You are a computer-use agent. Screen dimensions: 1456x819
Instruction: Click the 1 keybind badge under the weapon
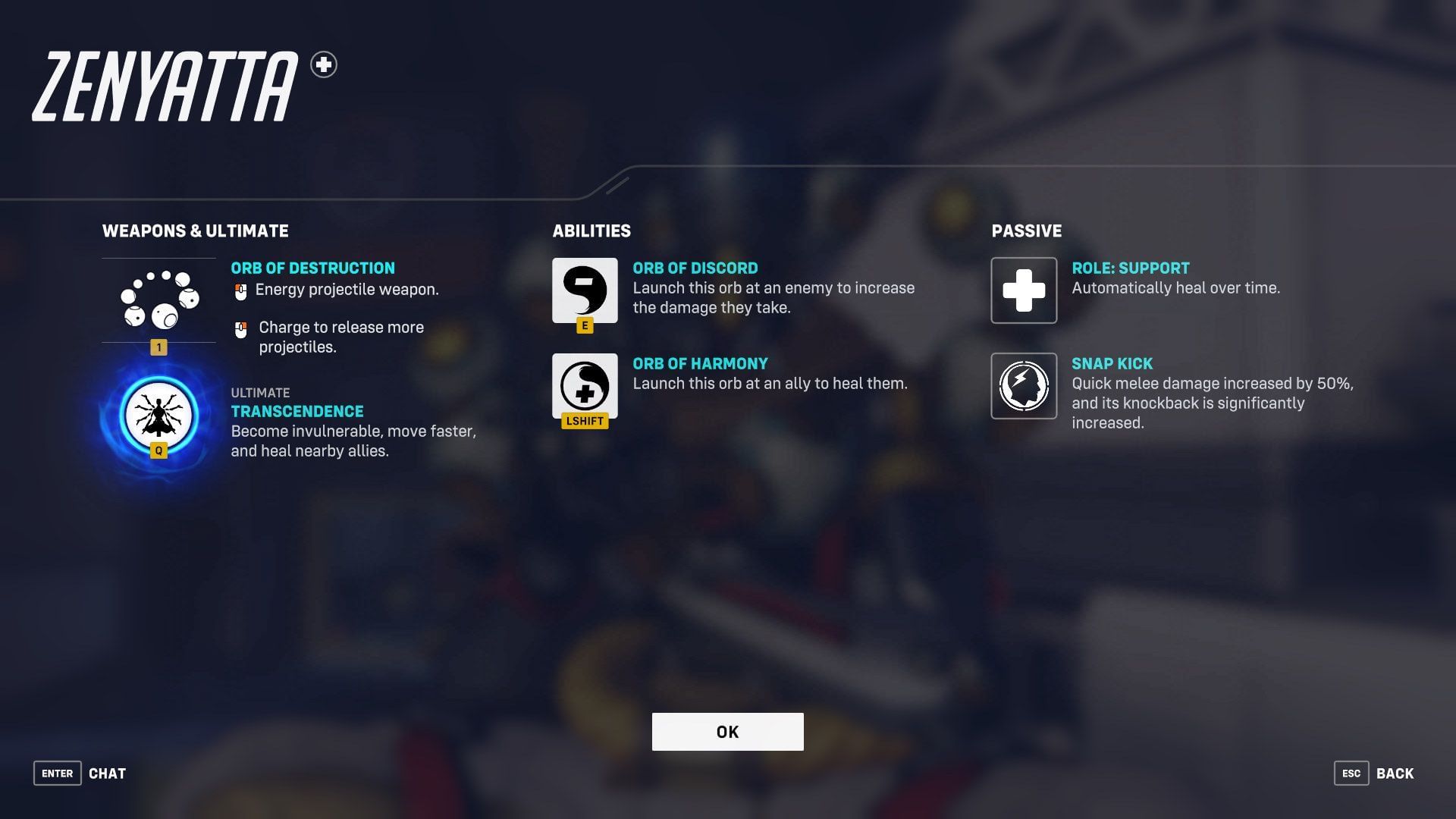tap(158, 347)
